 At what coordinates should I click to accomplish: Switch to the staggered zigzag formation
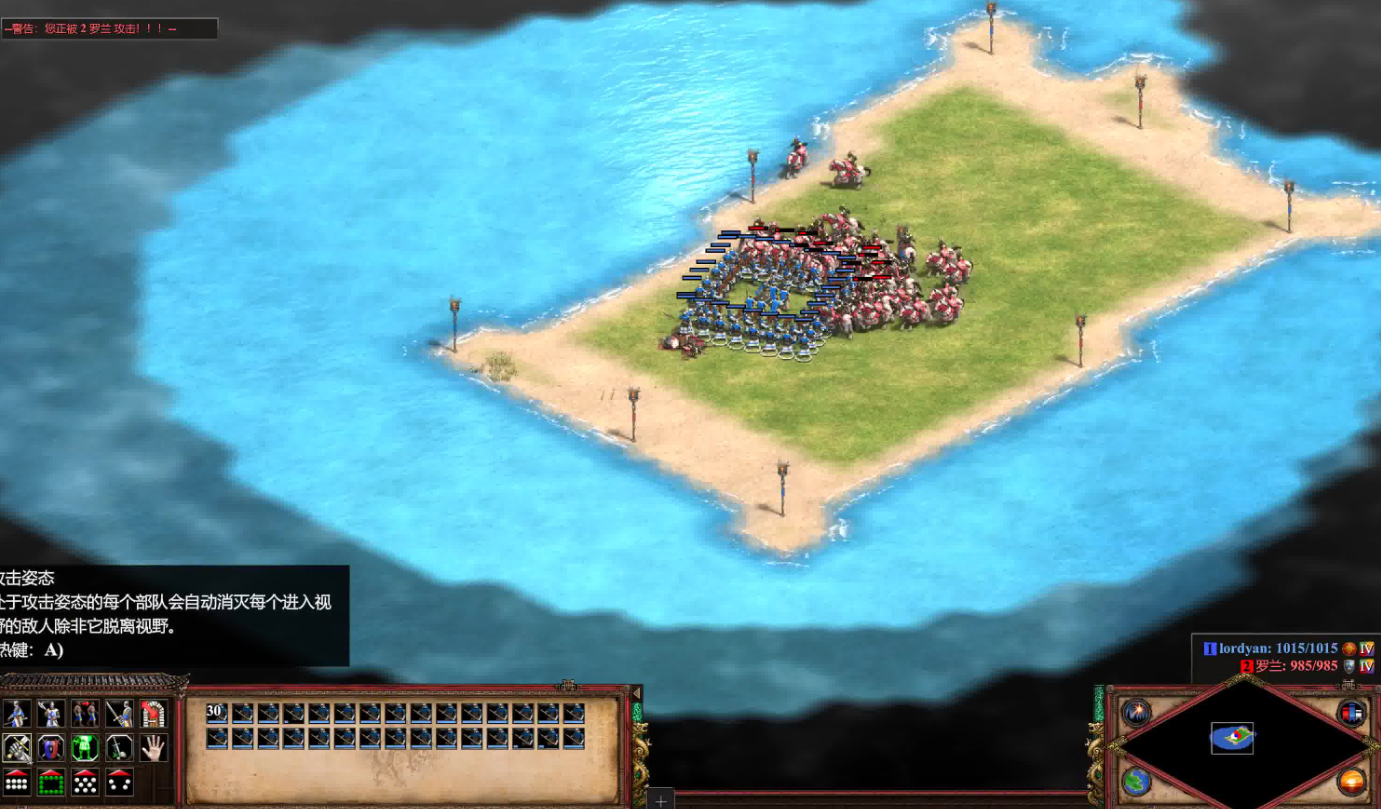point(85,782)
